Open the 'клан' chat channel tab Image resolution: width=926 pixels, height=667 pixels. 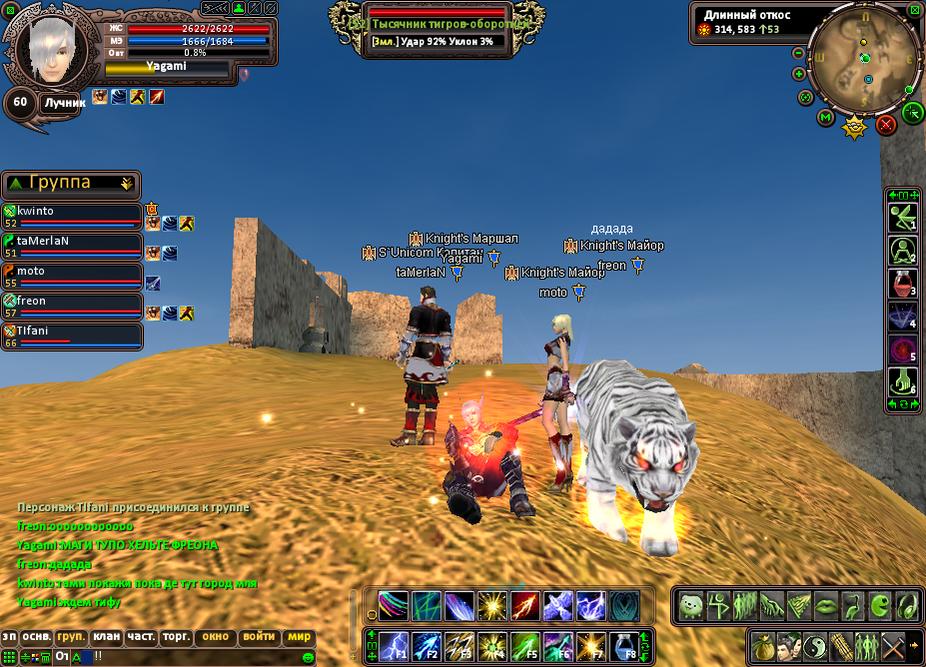coord(107,637)
